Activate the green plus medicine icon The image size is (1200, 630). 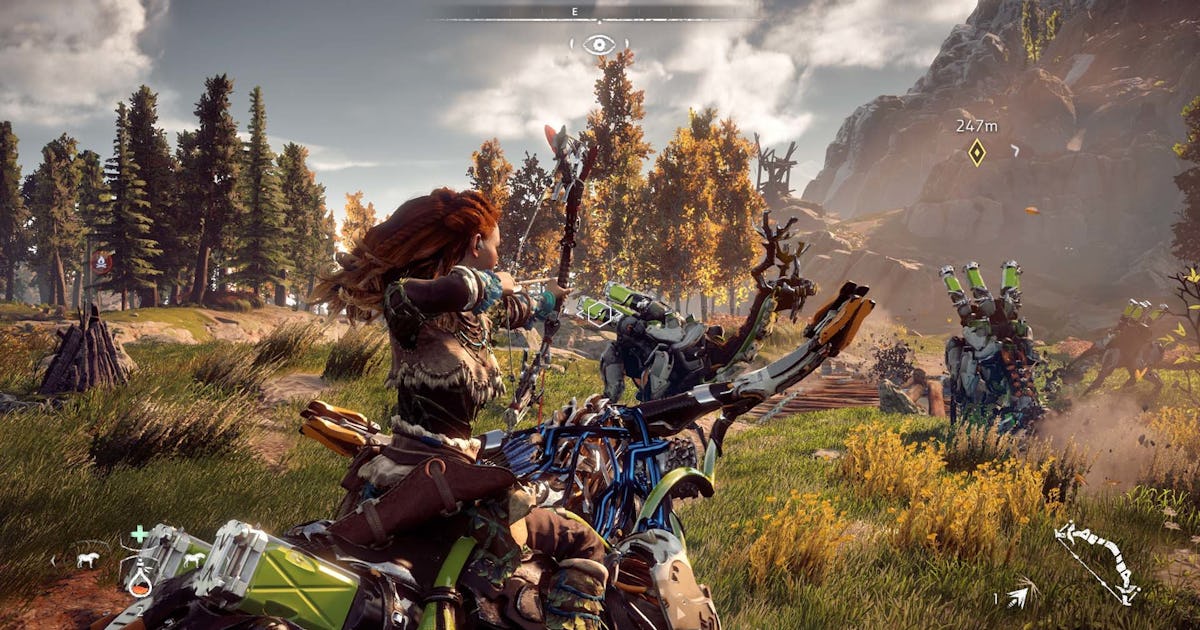139,534
